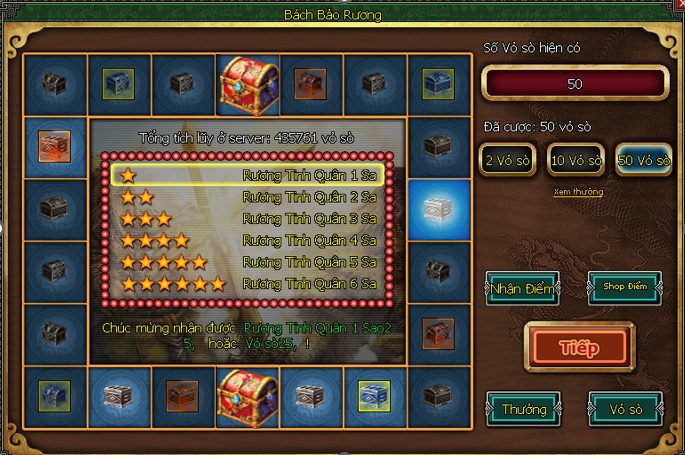Viewport: 685px width, 455px height.
Task: Open the Xem thưởng link
Action: pyautogui.click(x=578, y=192)
